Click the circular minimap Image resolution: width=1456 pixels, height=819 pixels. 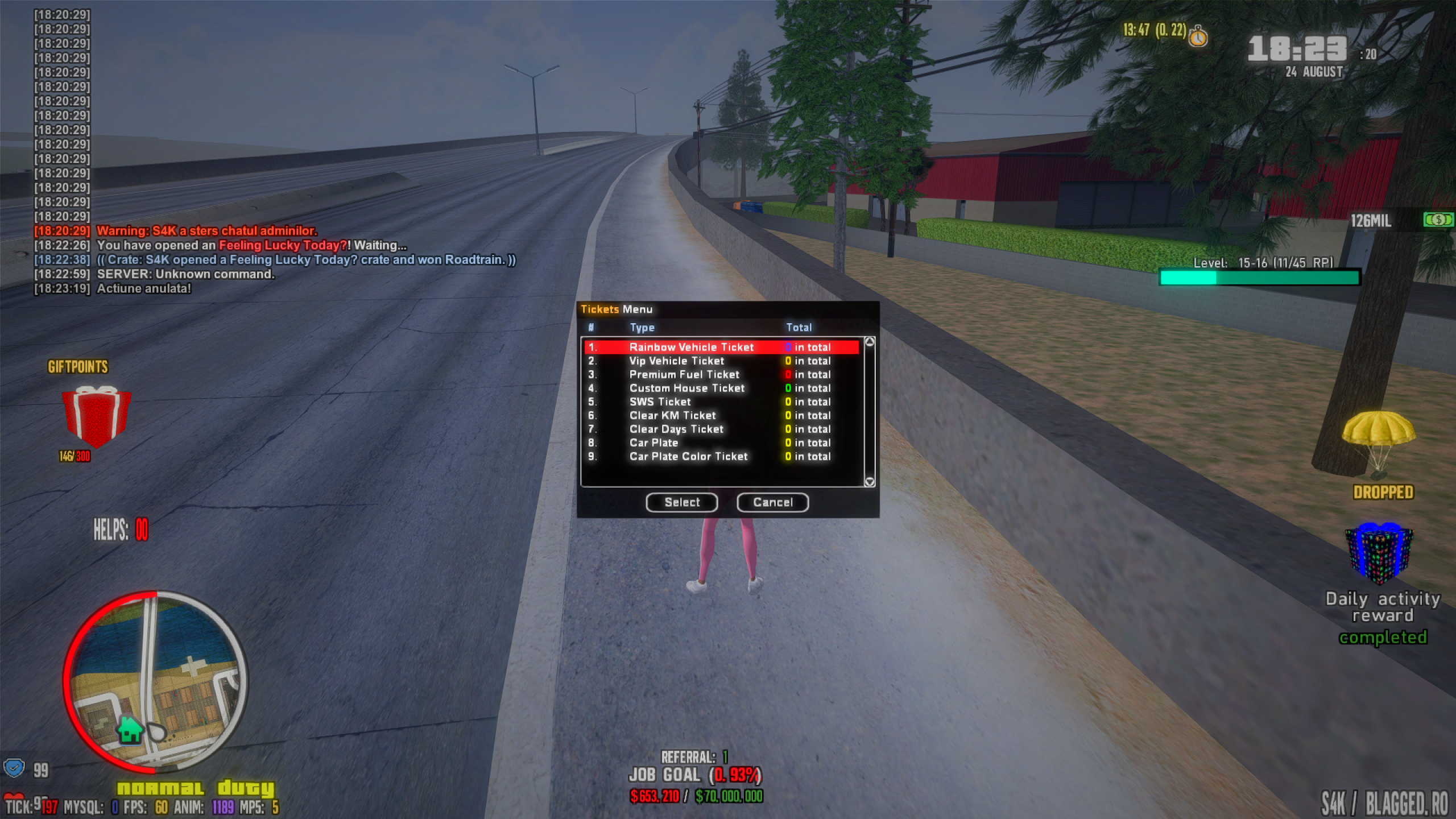click(155, 682)
